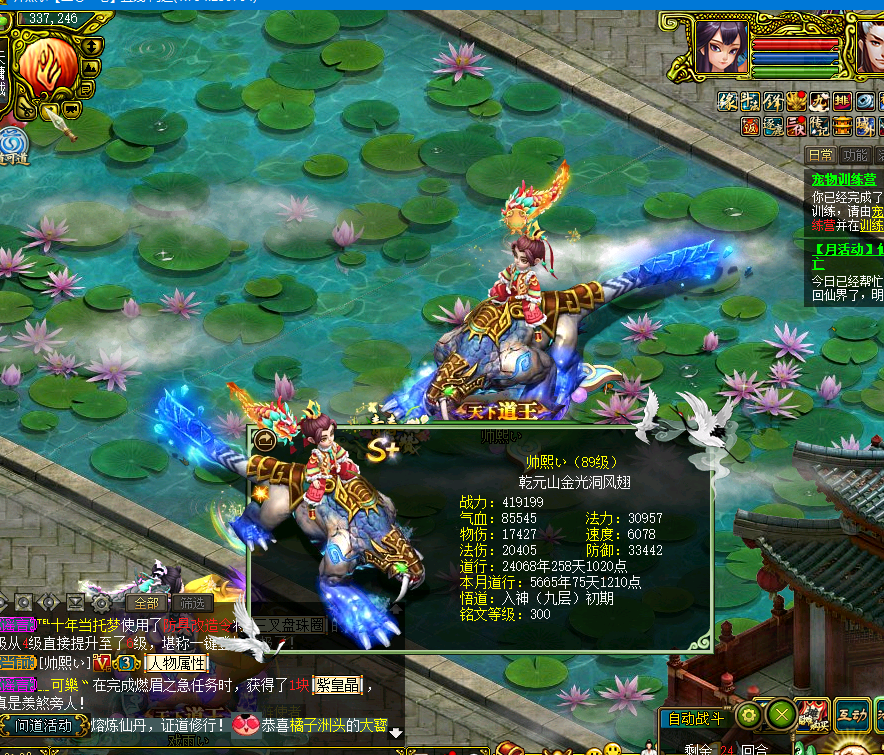The width and height of the screenshot is (884, 755).
Task: Click the fire emblem orb in top-left
Action: (x=49, y=63)
